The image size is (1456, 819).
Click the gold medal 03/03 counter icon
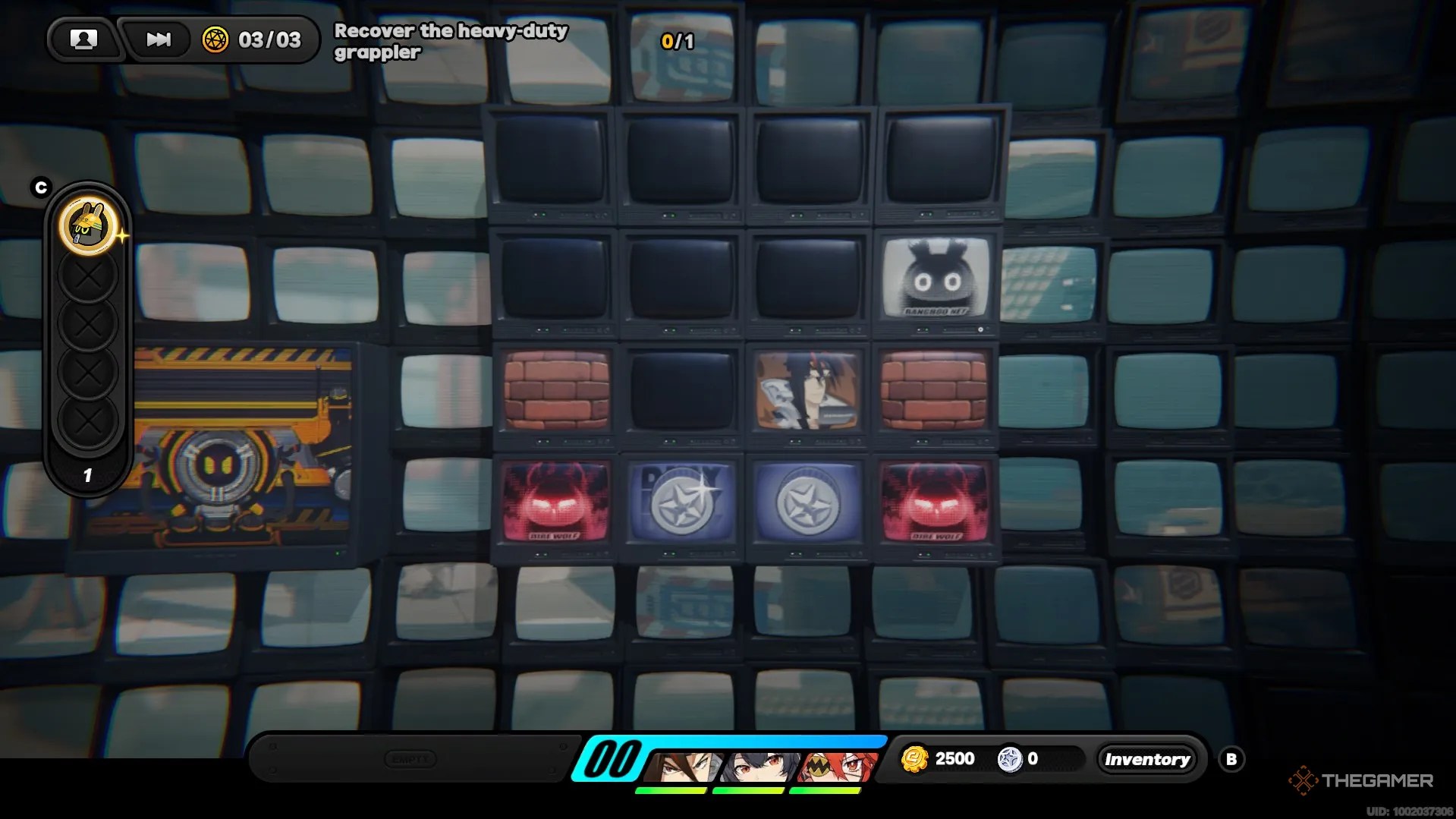tap(215, 39)
